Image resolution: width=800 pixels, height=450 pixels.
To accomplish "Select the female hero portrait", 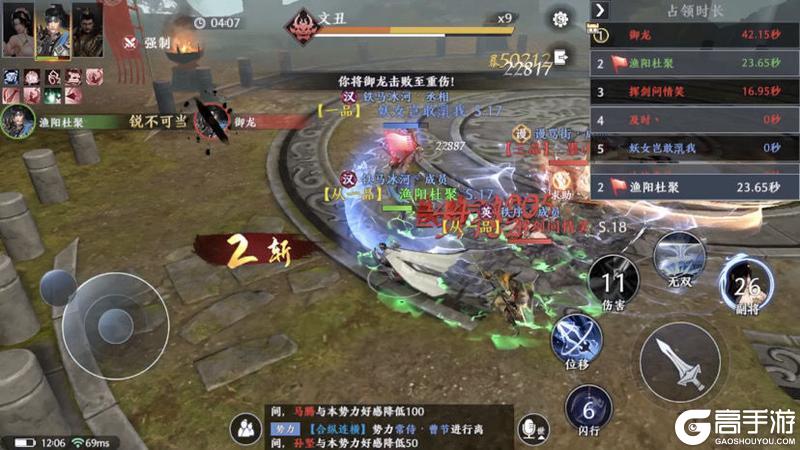I will click(x=18, y=30).
